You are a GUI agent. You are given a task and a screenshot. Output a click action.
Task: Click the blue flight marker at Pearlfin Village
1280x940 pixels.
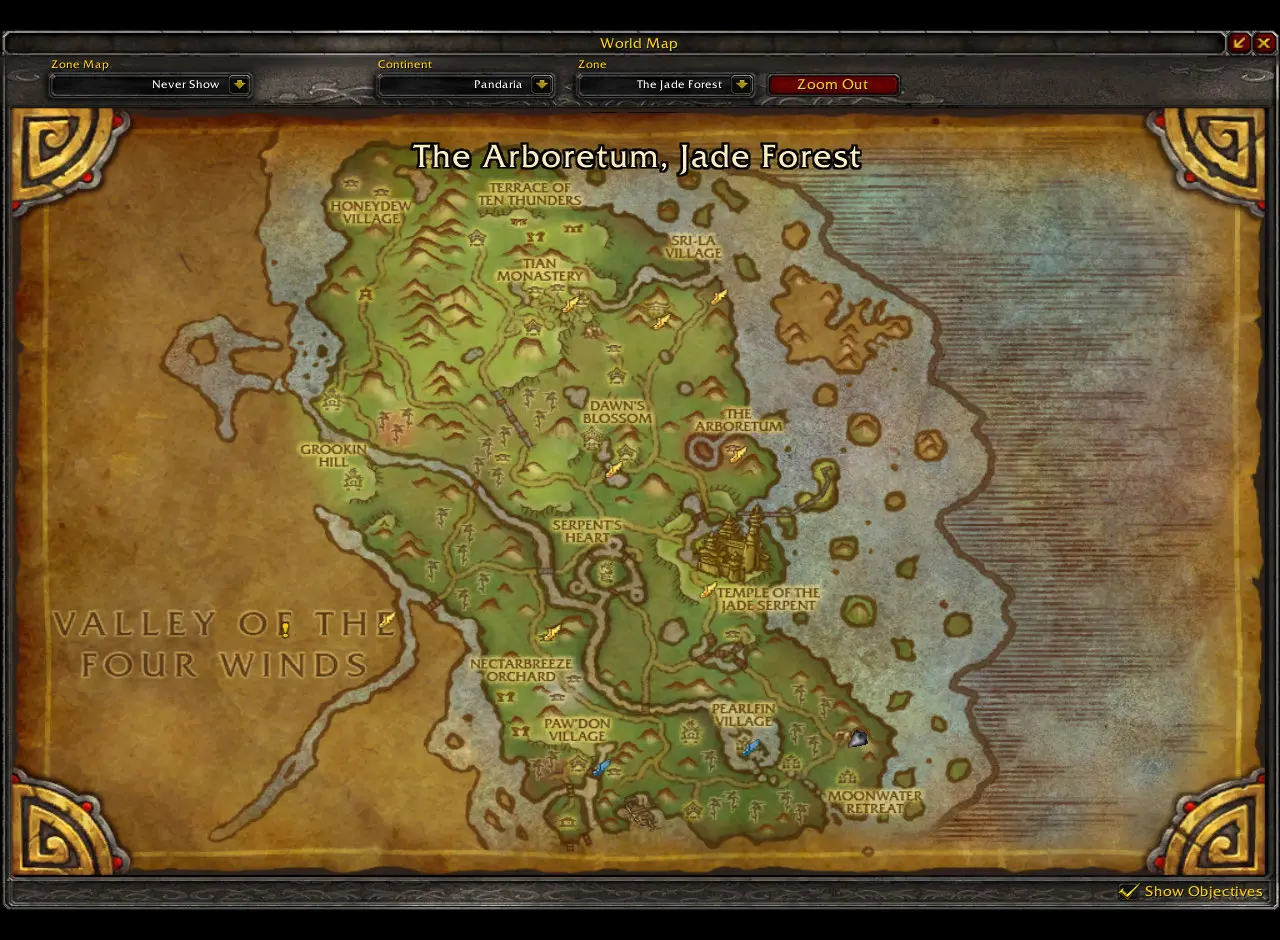coord(750,747)
